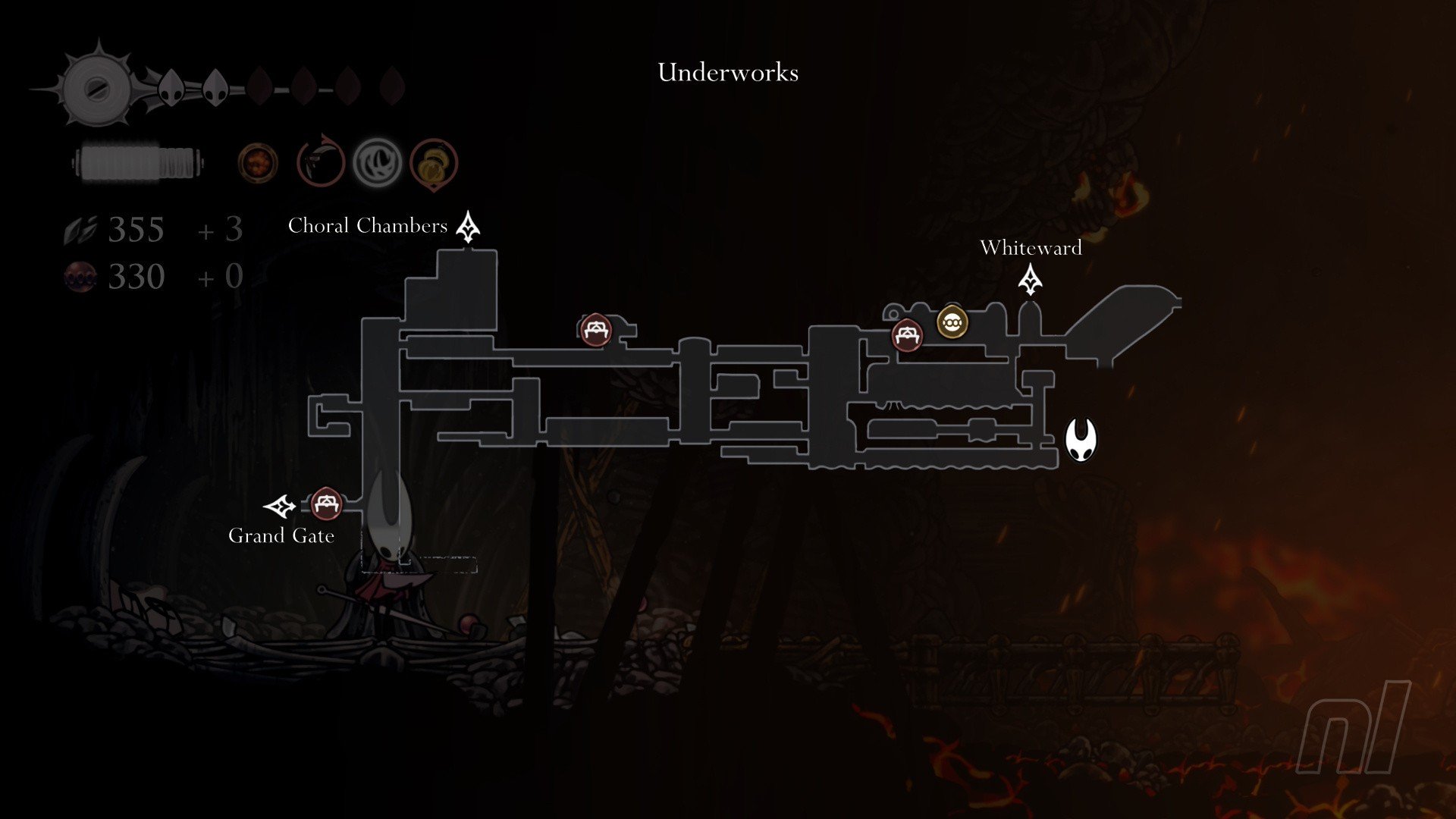
Task: Select the Choral Chambers exit arrow marker
Action: [468, 227]
